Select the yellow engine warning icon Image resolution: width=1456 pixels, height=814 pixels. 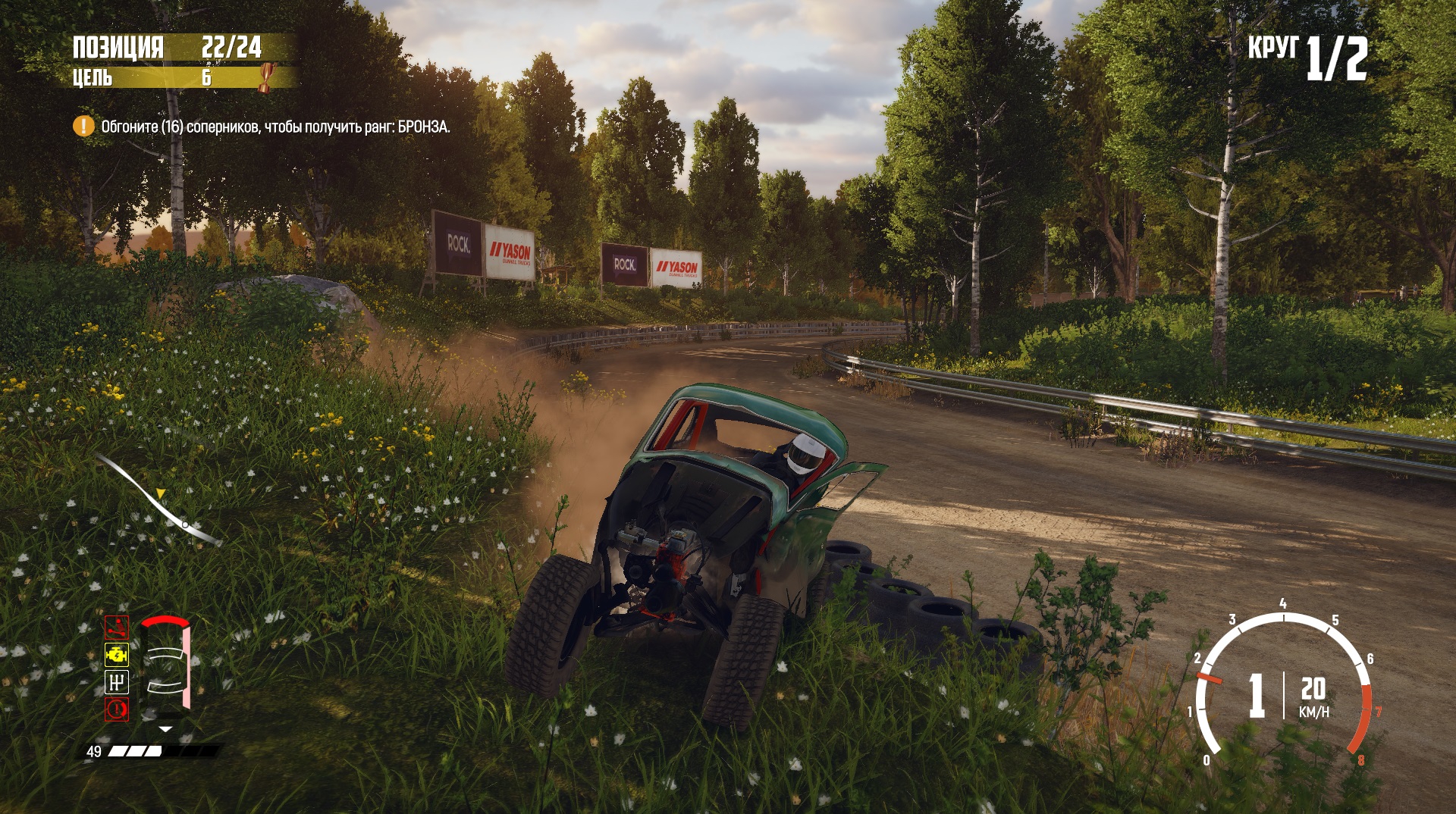(x=117, y=654)
